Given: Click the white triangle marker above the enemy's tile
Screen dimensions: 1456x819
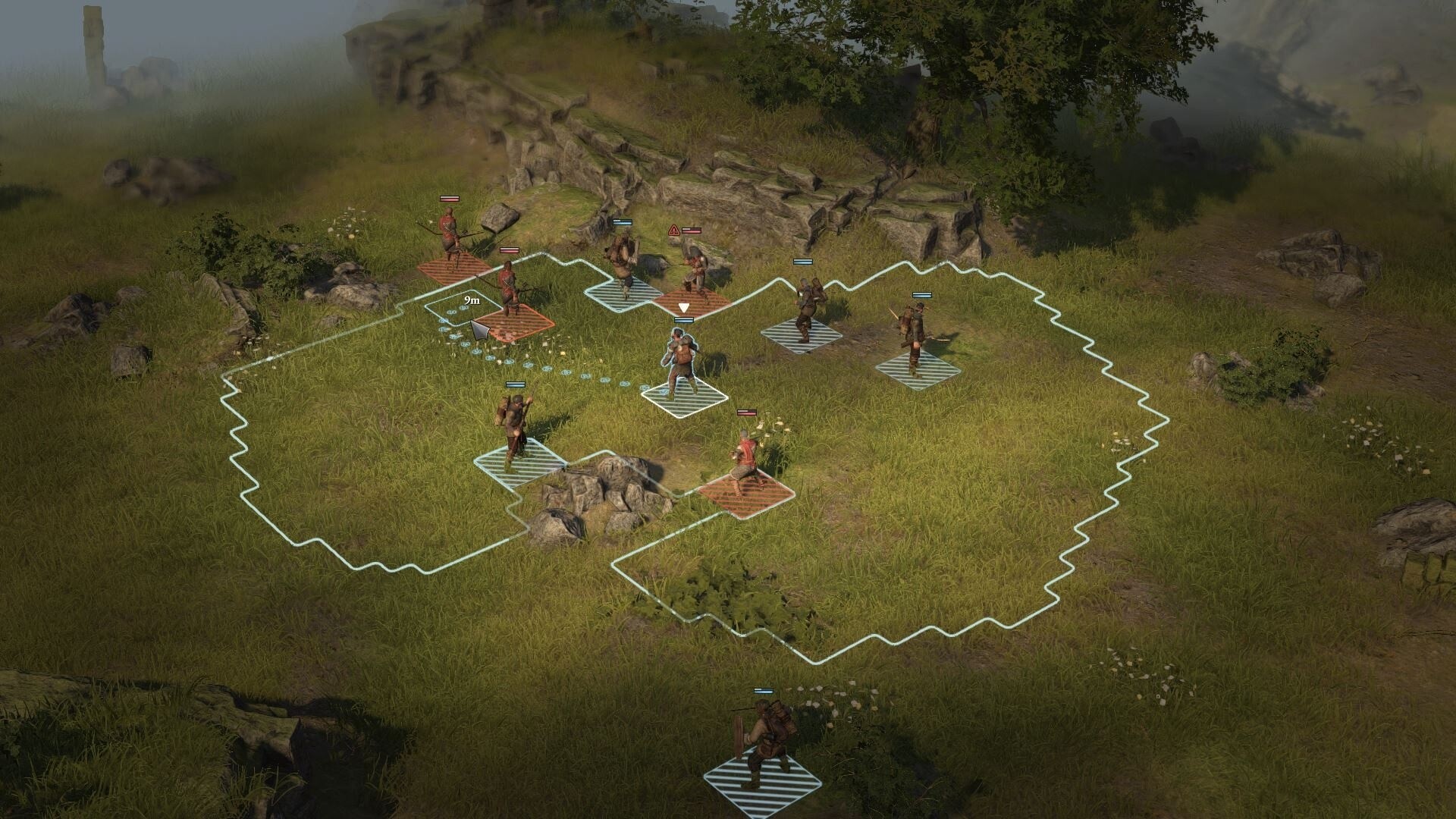Looking at the screenshot, I should [x=684, y=308].
